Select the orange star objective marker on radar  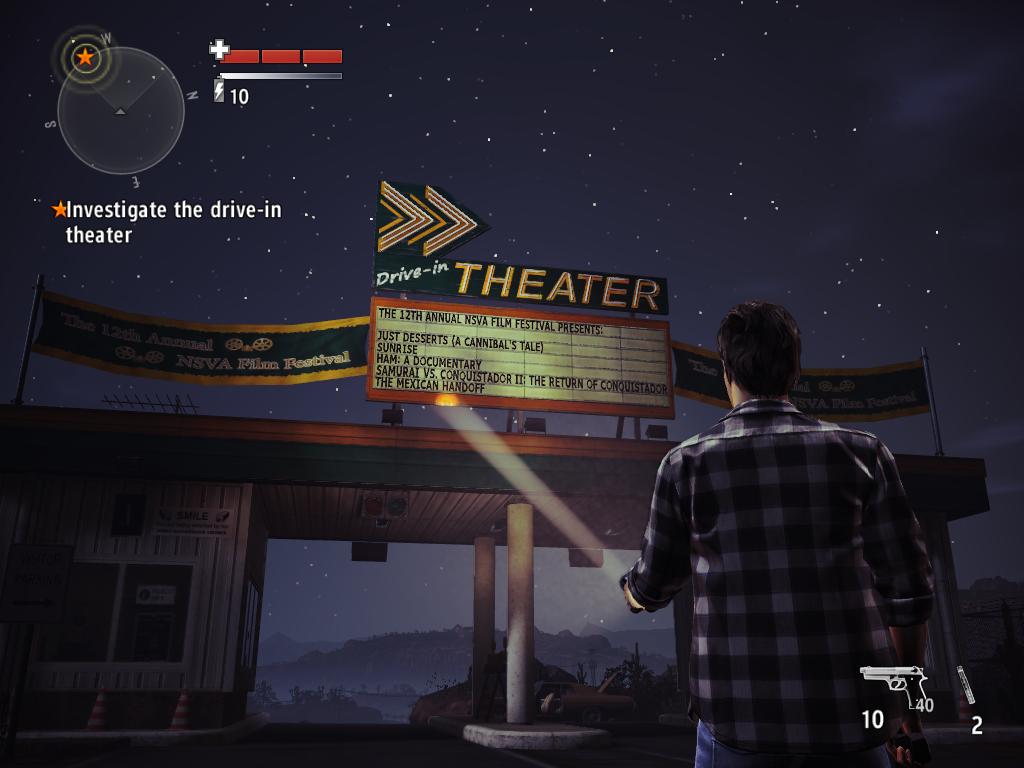click(85, 57)
